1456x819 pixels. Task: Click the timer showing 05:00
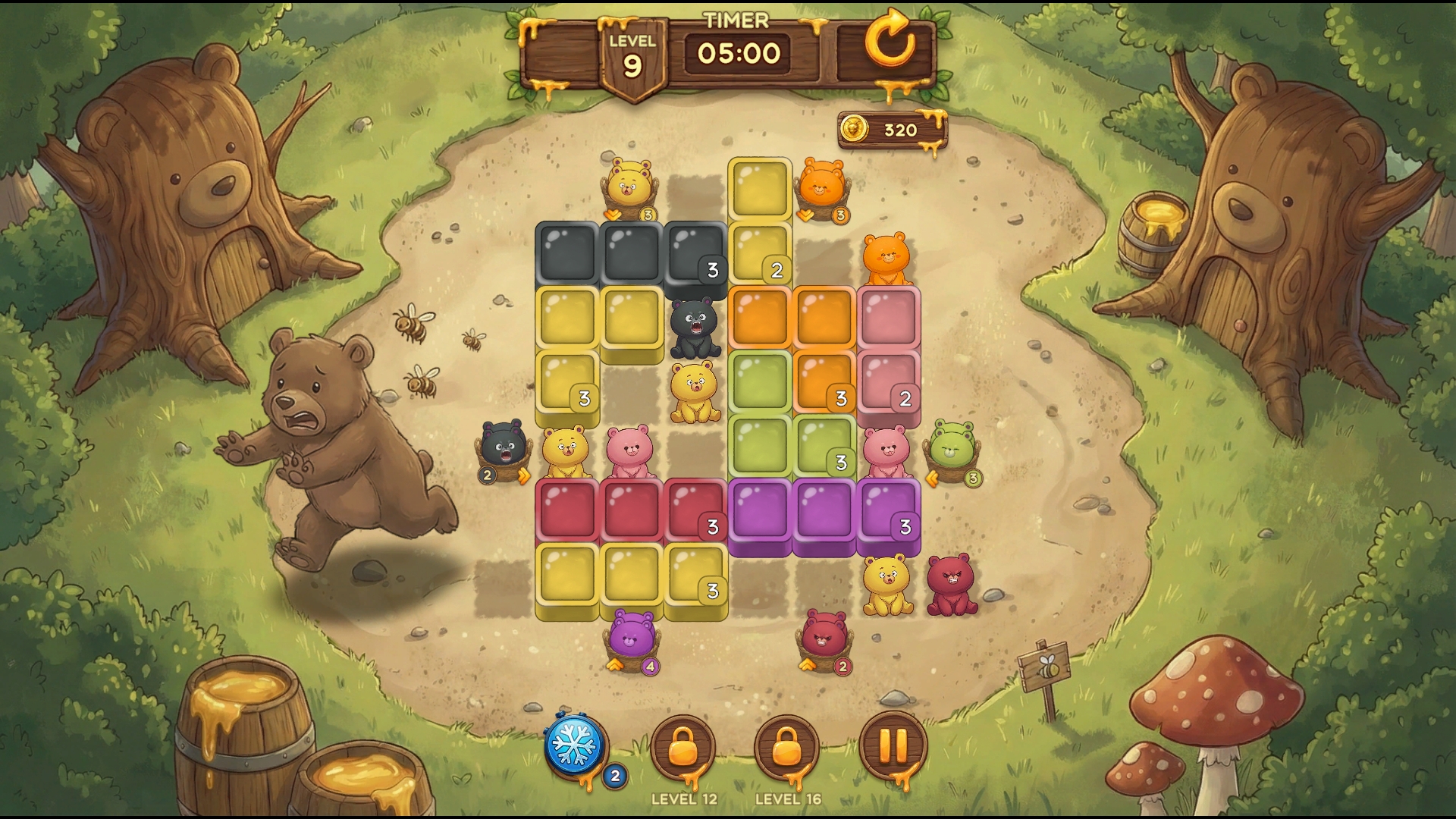click(736, 52)
